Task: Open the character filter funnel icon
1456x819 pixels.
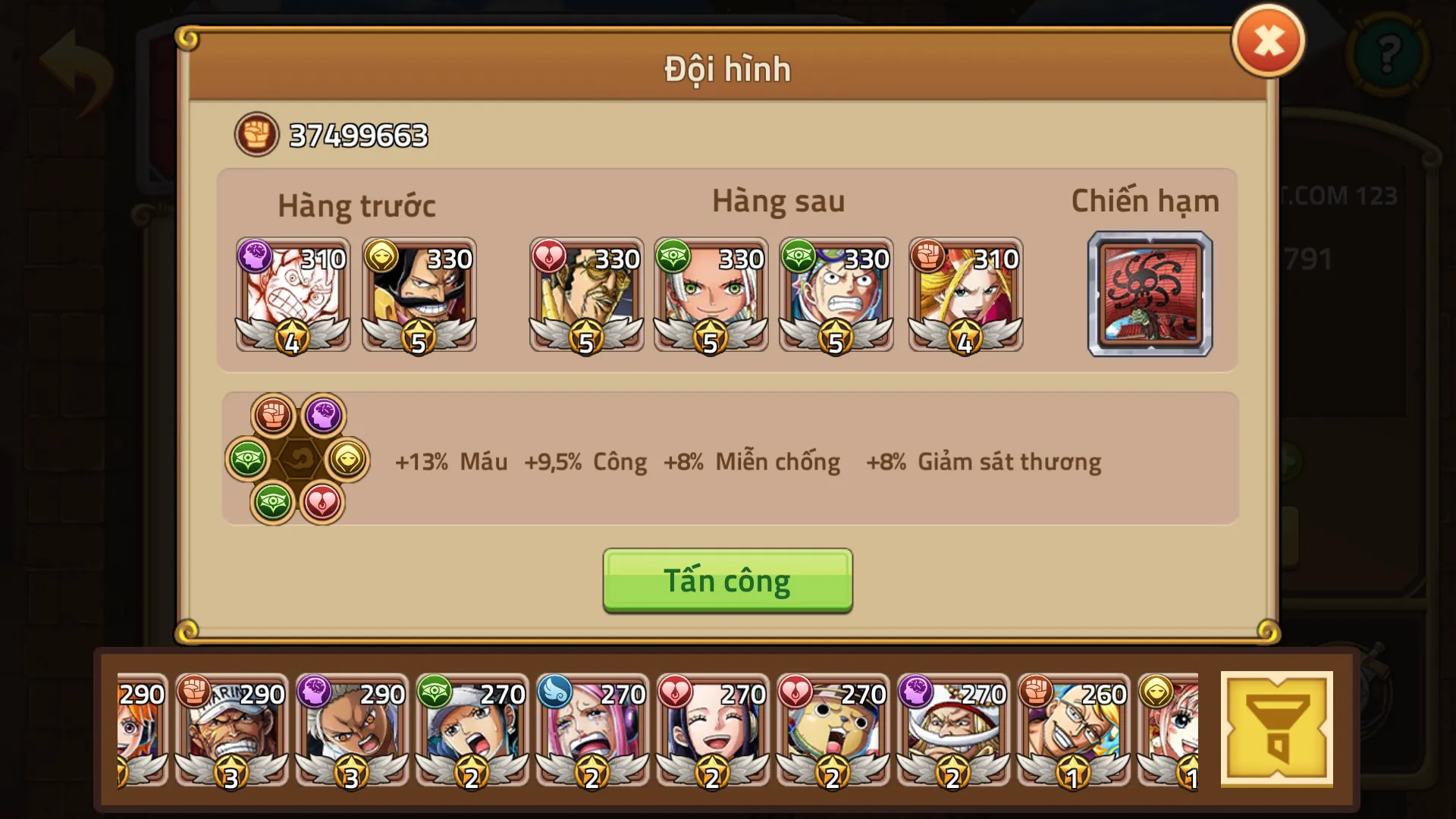Action: tap(1276, 728)
